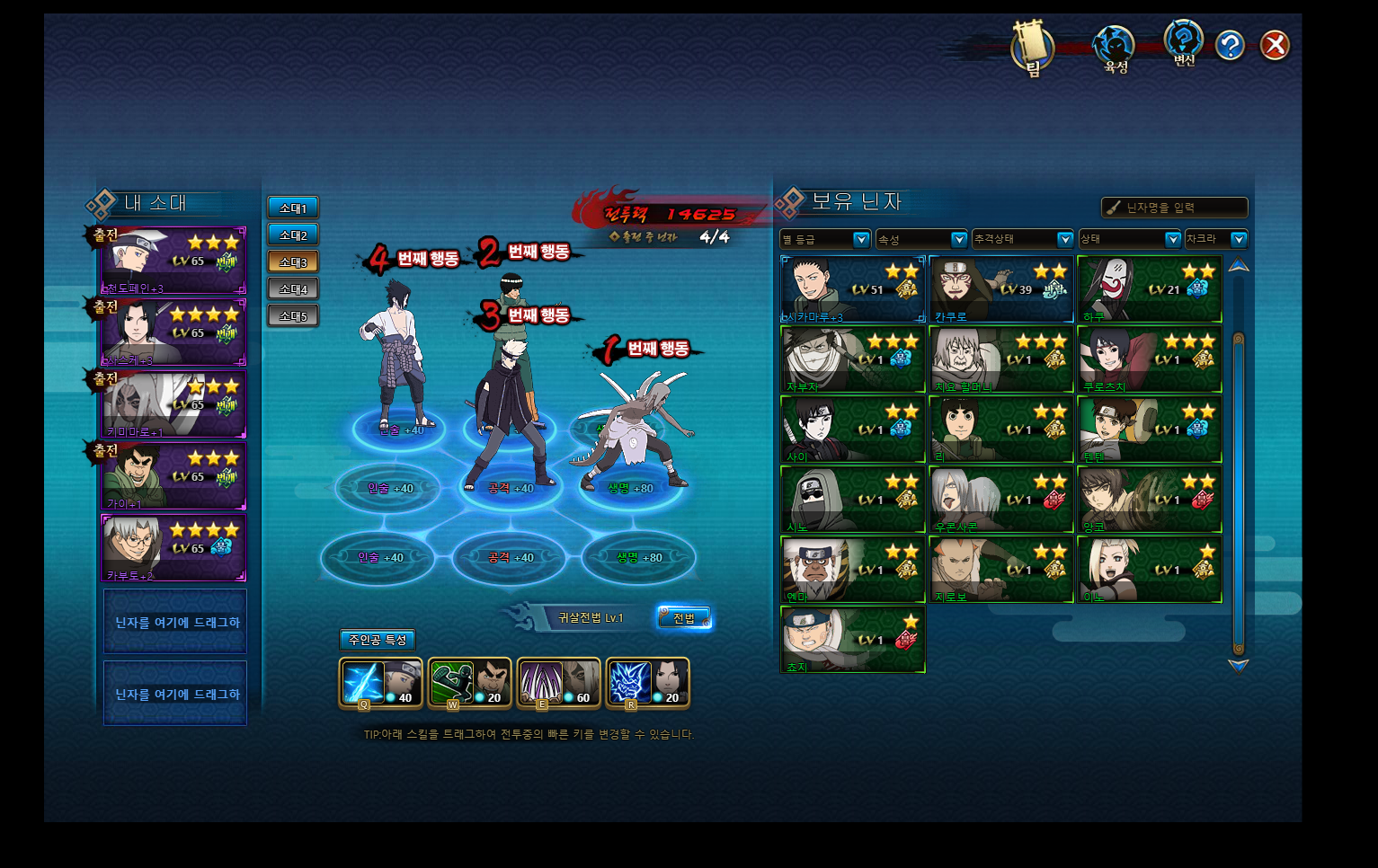Open the help question mark button
1378x868 pixels.
click(1230, 45)
